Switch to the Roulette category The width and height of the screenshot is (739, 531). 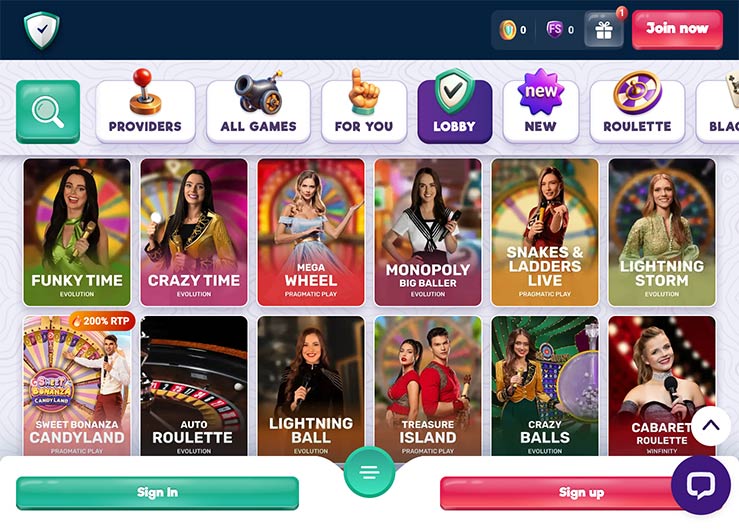point(637,111)
